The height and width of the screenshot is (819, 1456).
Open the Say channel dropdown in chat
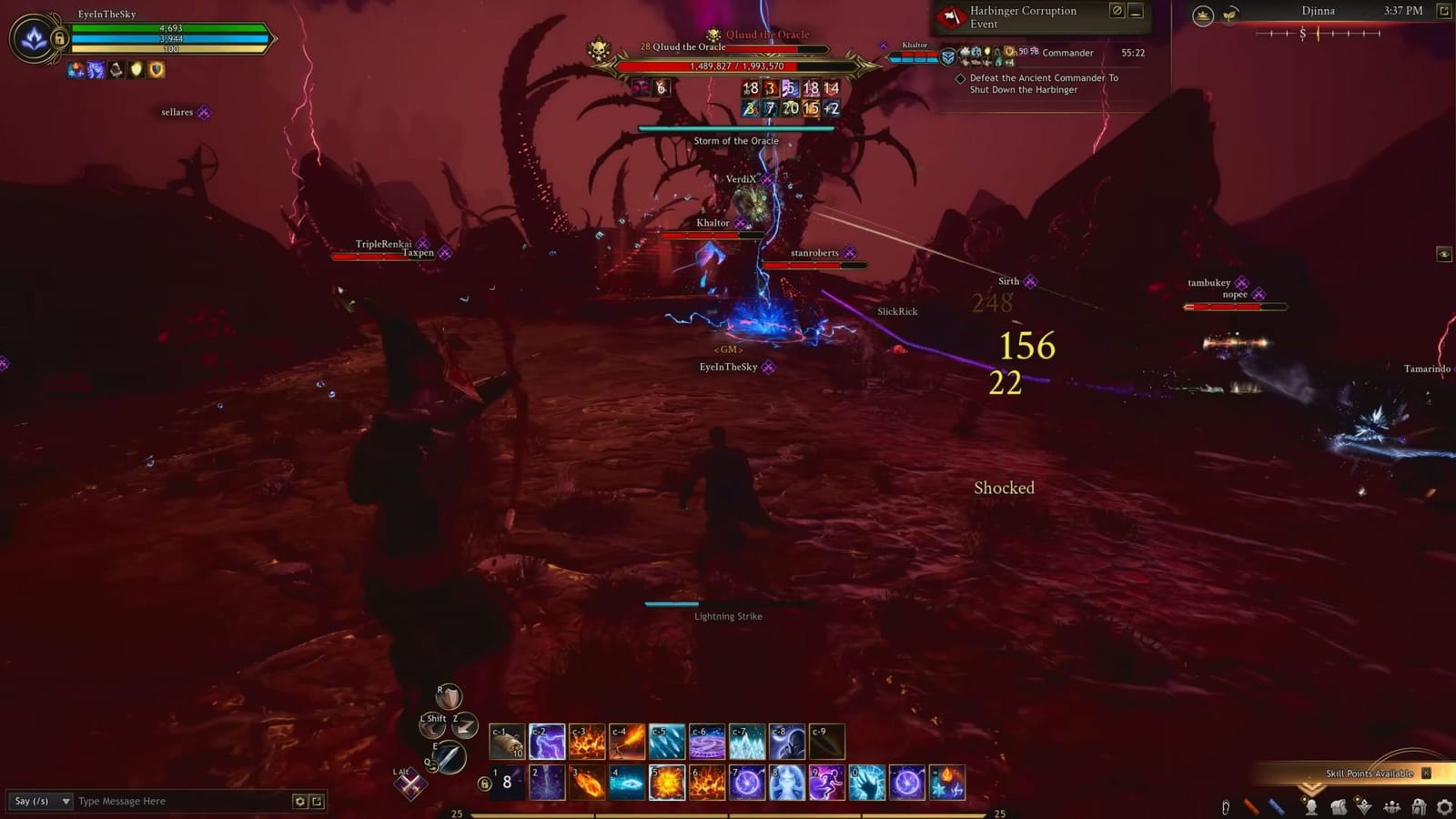tap(41, 802)
